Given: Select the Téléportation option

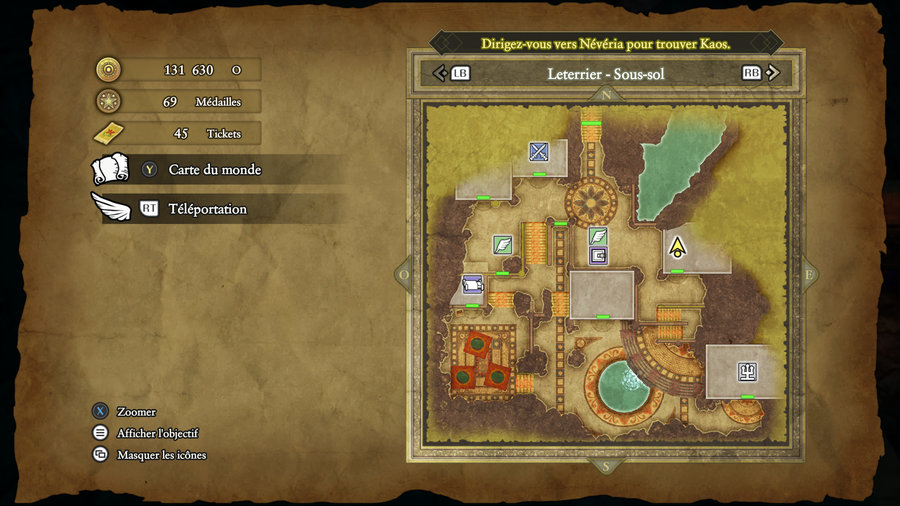Looking at the screenshot, I should (207, 209).
